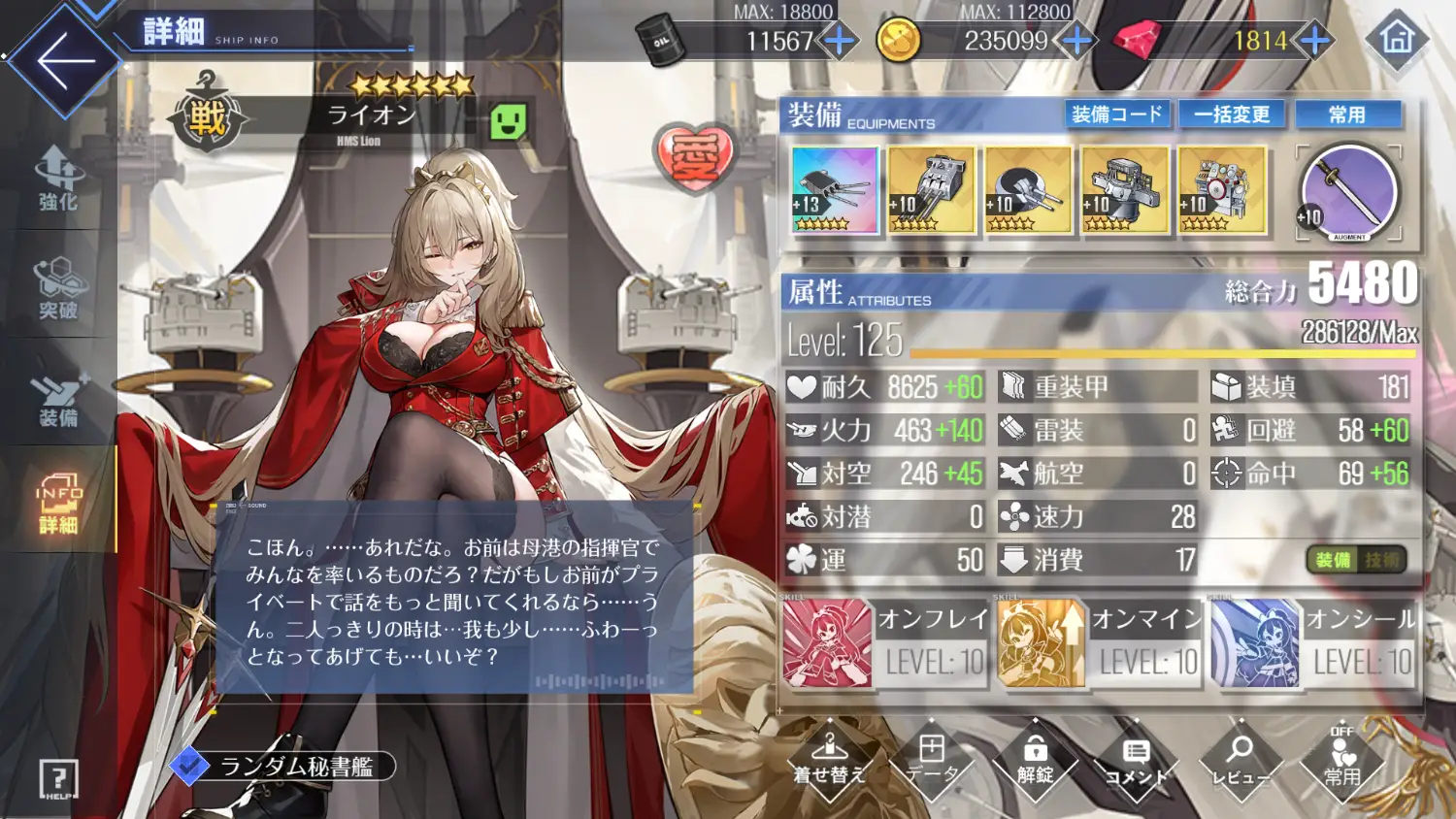This screenshot has width=1456, height=819.
Task: Return to the home screen
Action: 1397,39
